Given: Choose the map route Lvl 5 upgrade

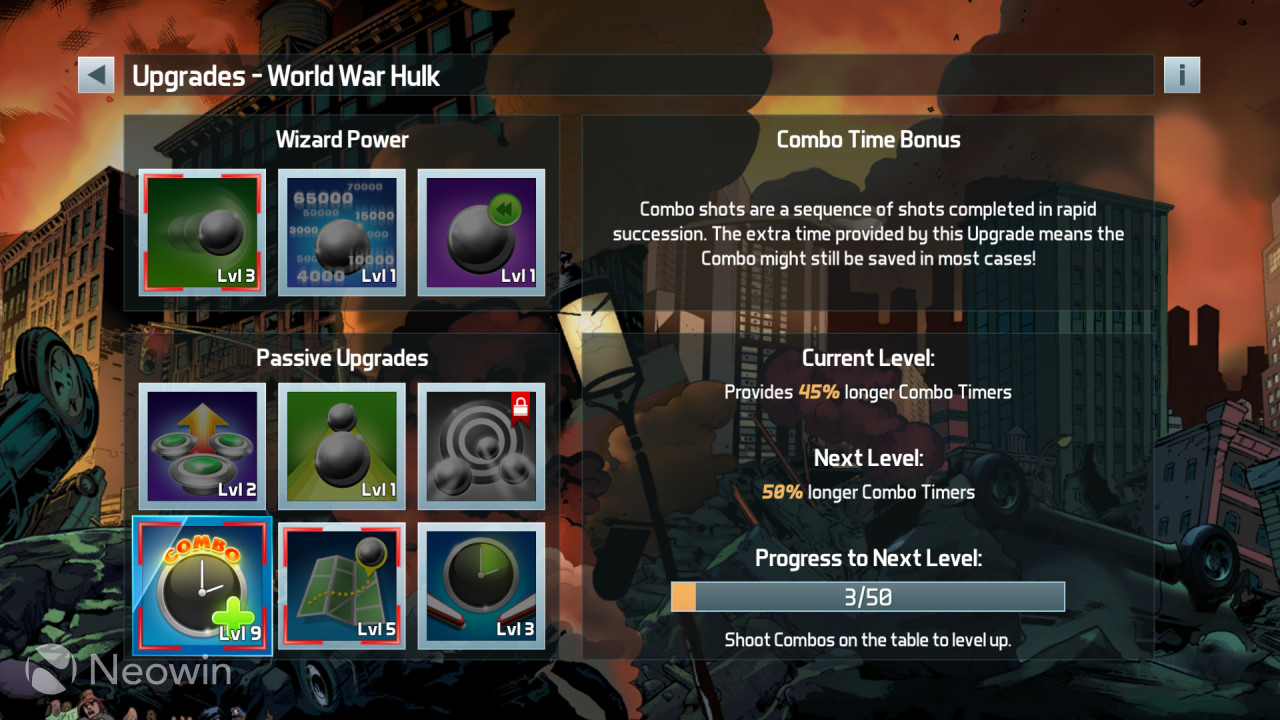Looking at the screenshot, I should click(342, 585).
